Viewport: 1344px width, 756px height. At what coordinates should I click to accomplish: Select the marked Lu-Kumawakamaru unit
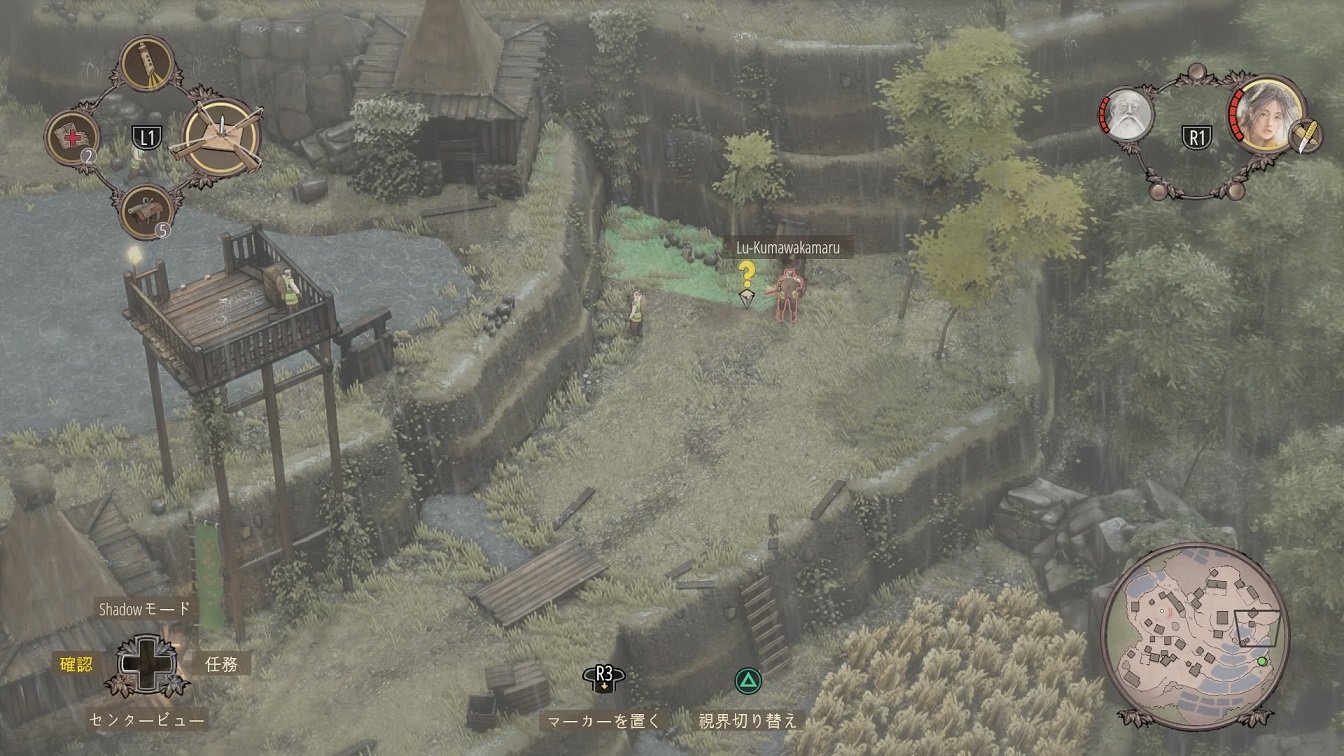[789, 294]
